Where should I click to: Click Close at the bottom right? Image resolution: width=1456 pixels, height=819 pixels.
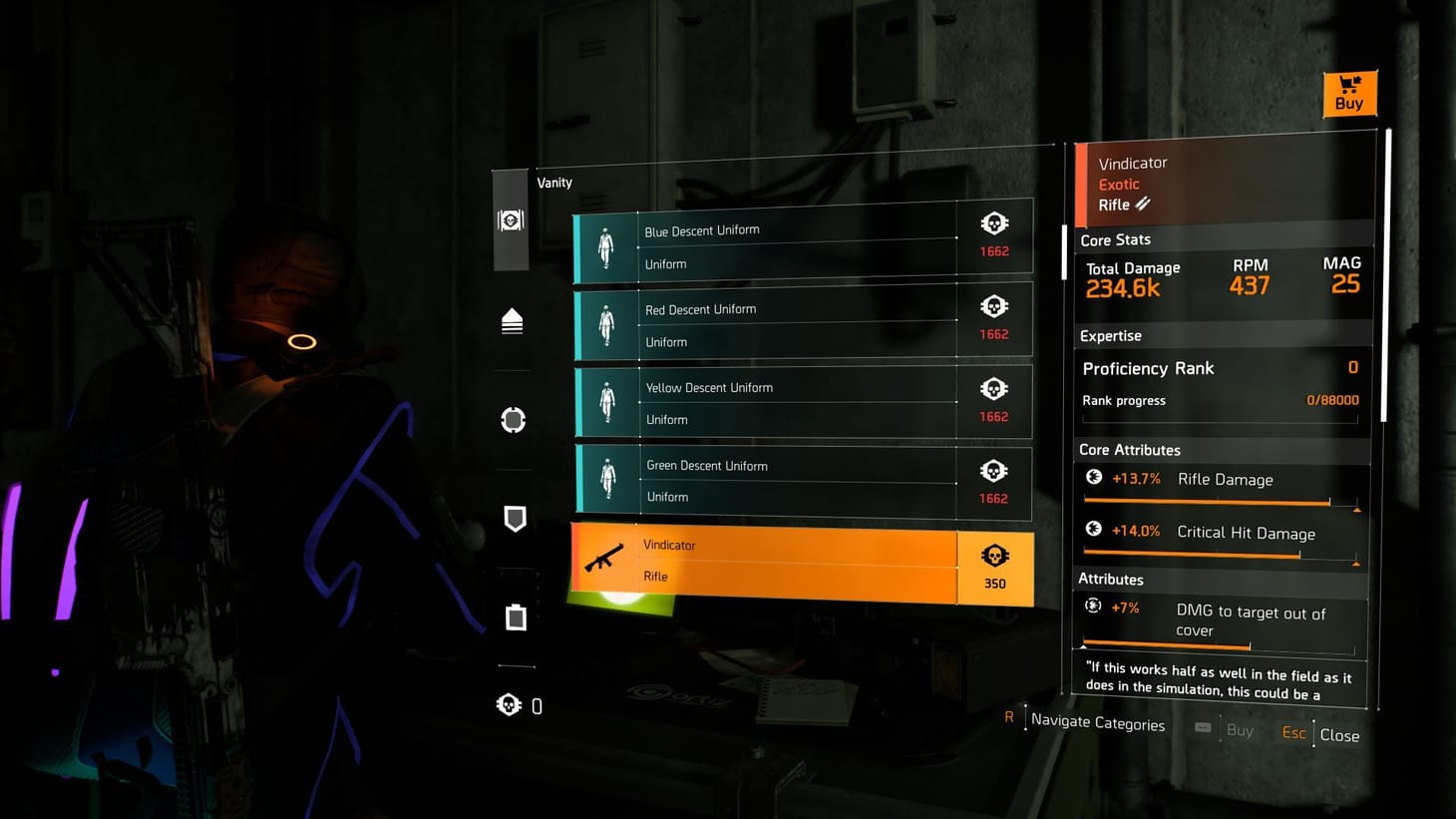click(x=1339, y=735)
